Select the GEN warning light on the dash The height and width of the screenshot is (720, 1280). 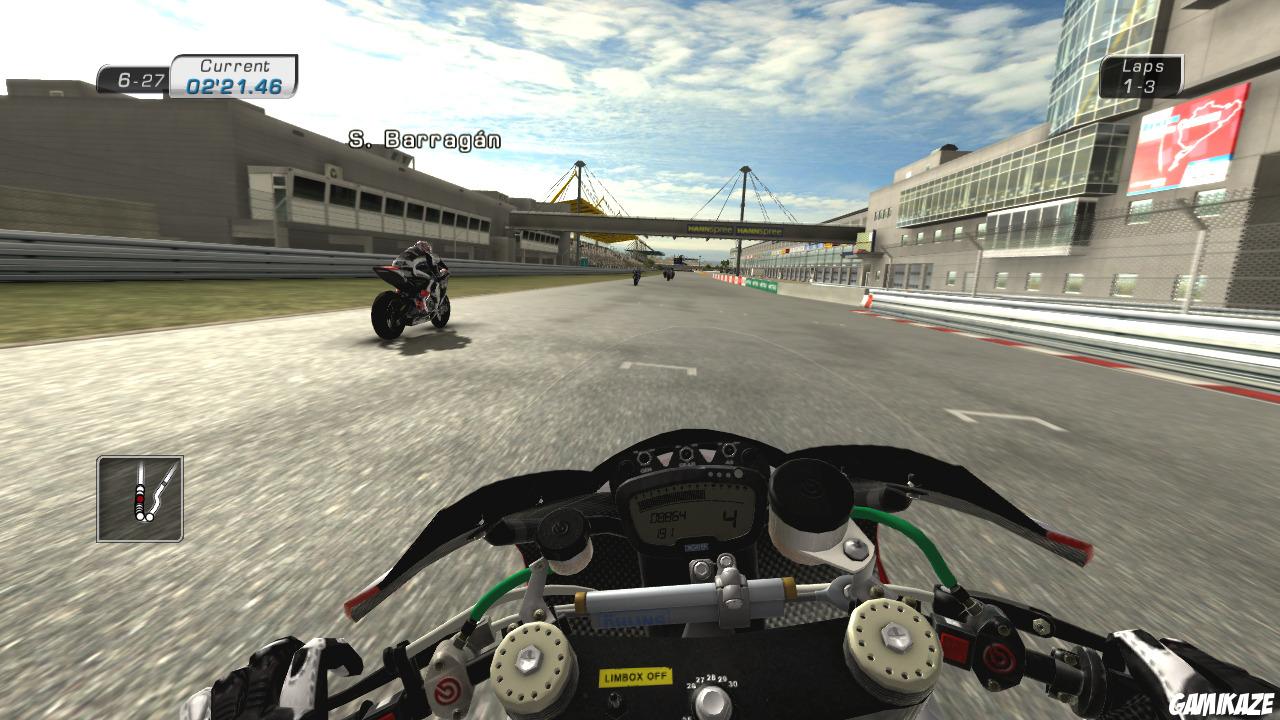point(644,456)
